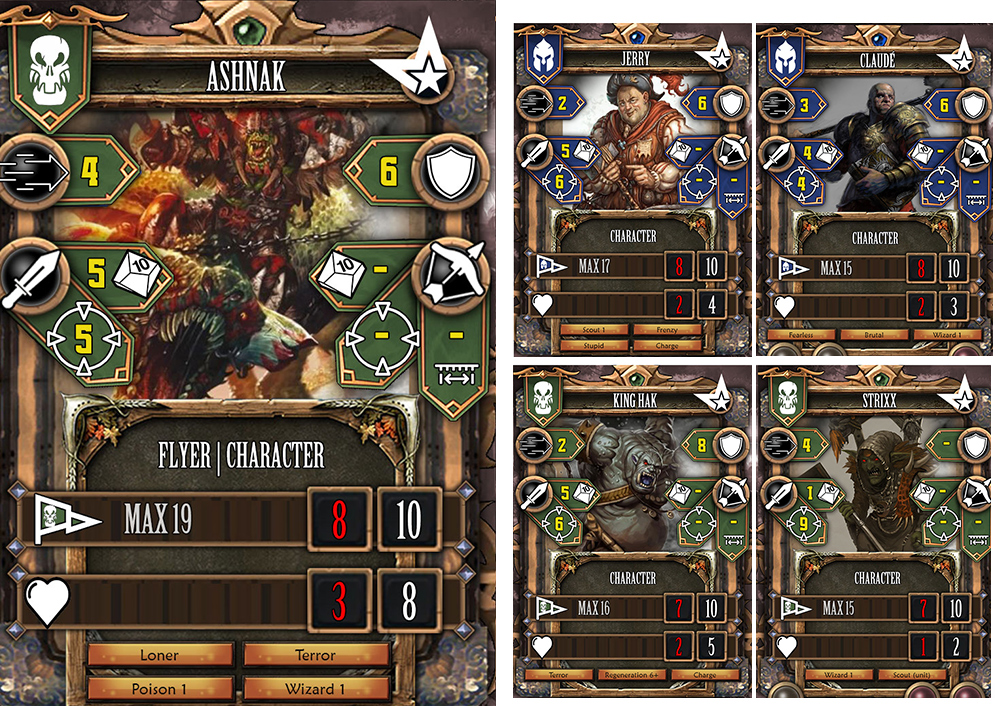The image size is (995, 706).
Task: Click Ashnak's Poison 1 ability tag
Action: [161, 689]
